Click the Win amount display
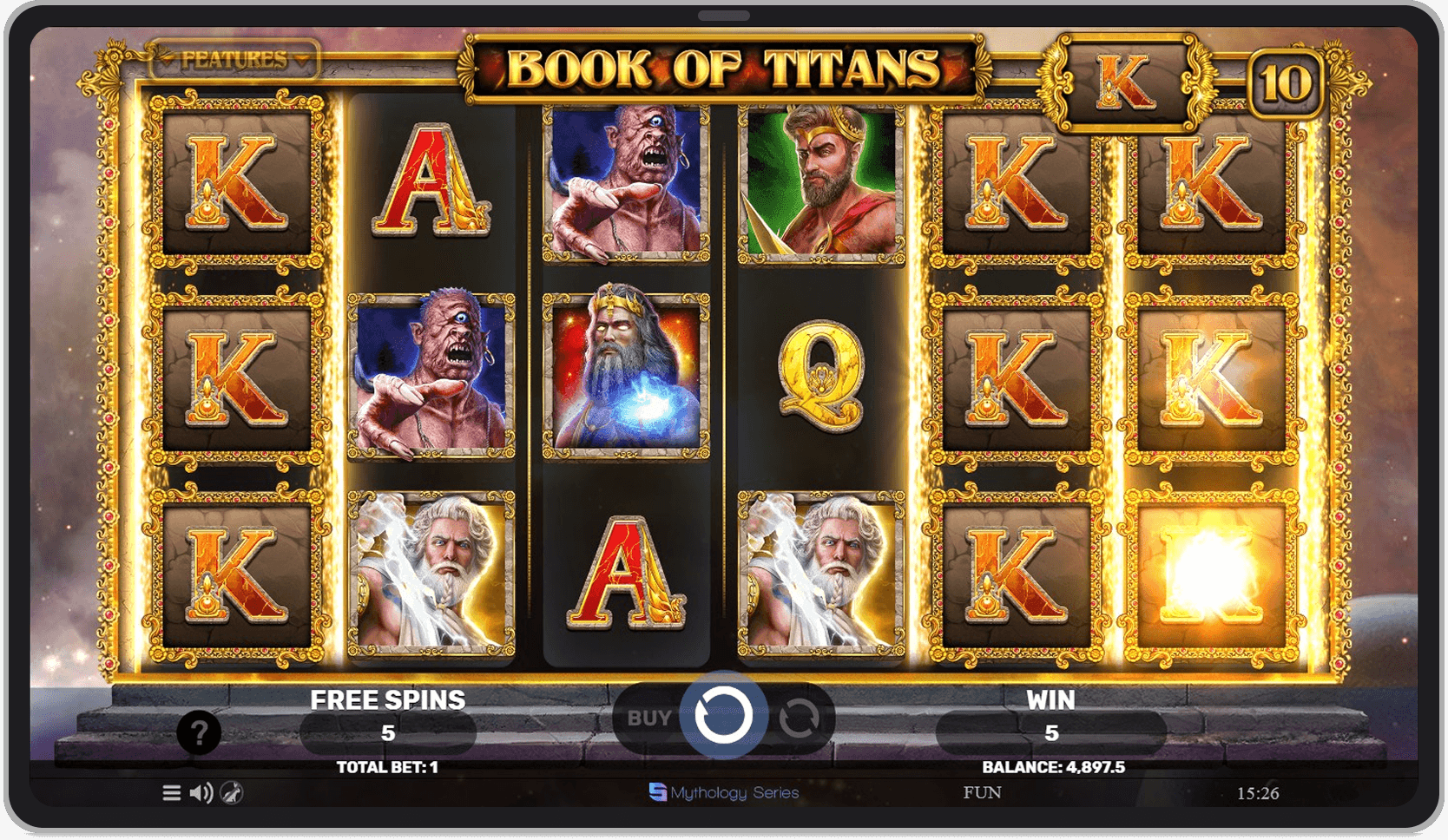Image resolution: width=1448 pixels, height=840 pixels. click(x=1053, y=732)
